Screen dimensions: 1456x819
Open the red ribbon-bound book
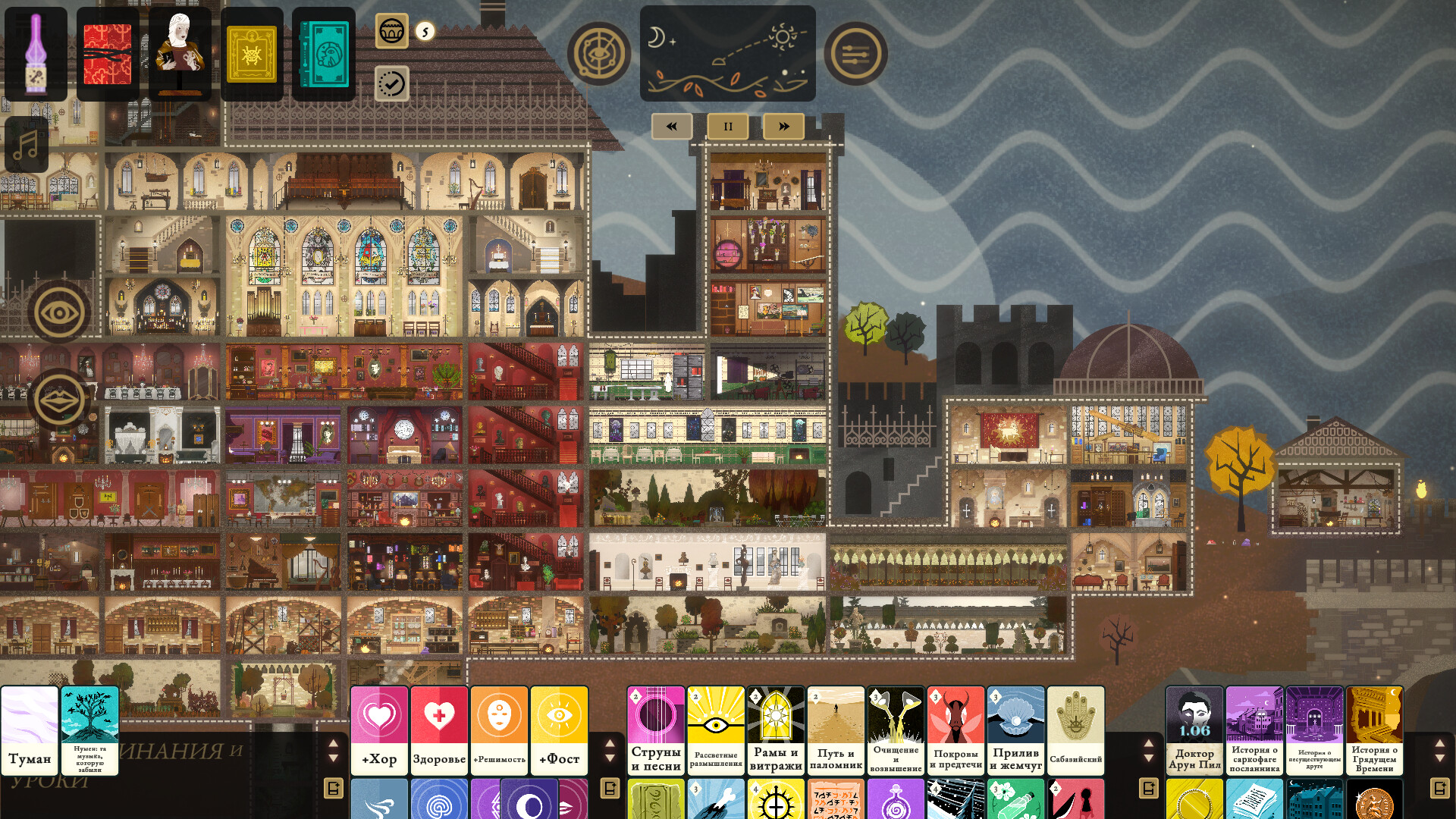click(x=107, y=53)
